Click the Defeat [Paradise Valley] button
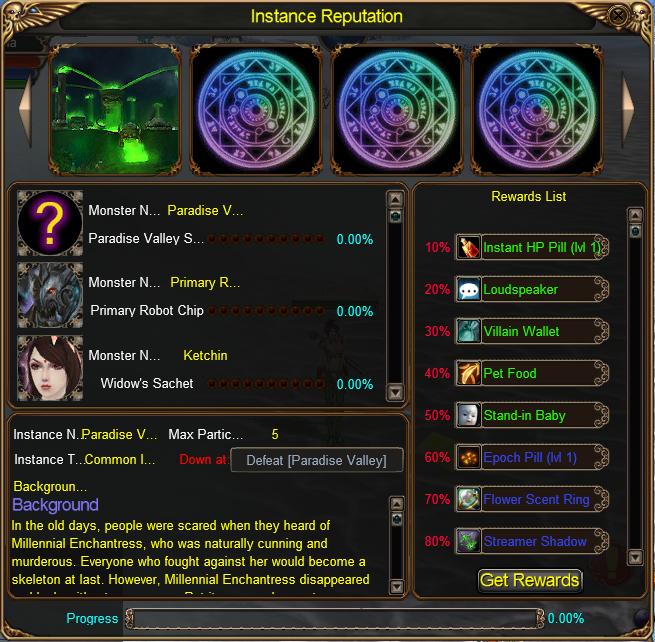 pyautogui.click(x=318, y=460)
